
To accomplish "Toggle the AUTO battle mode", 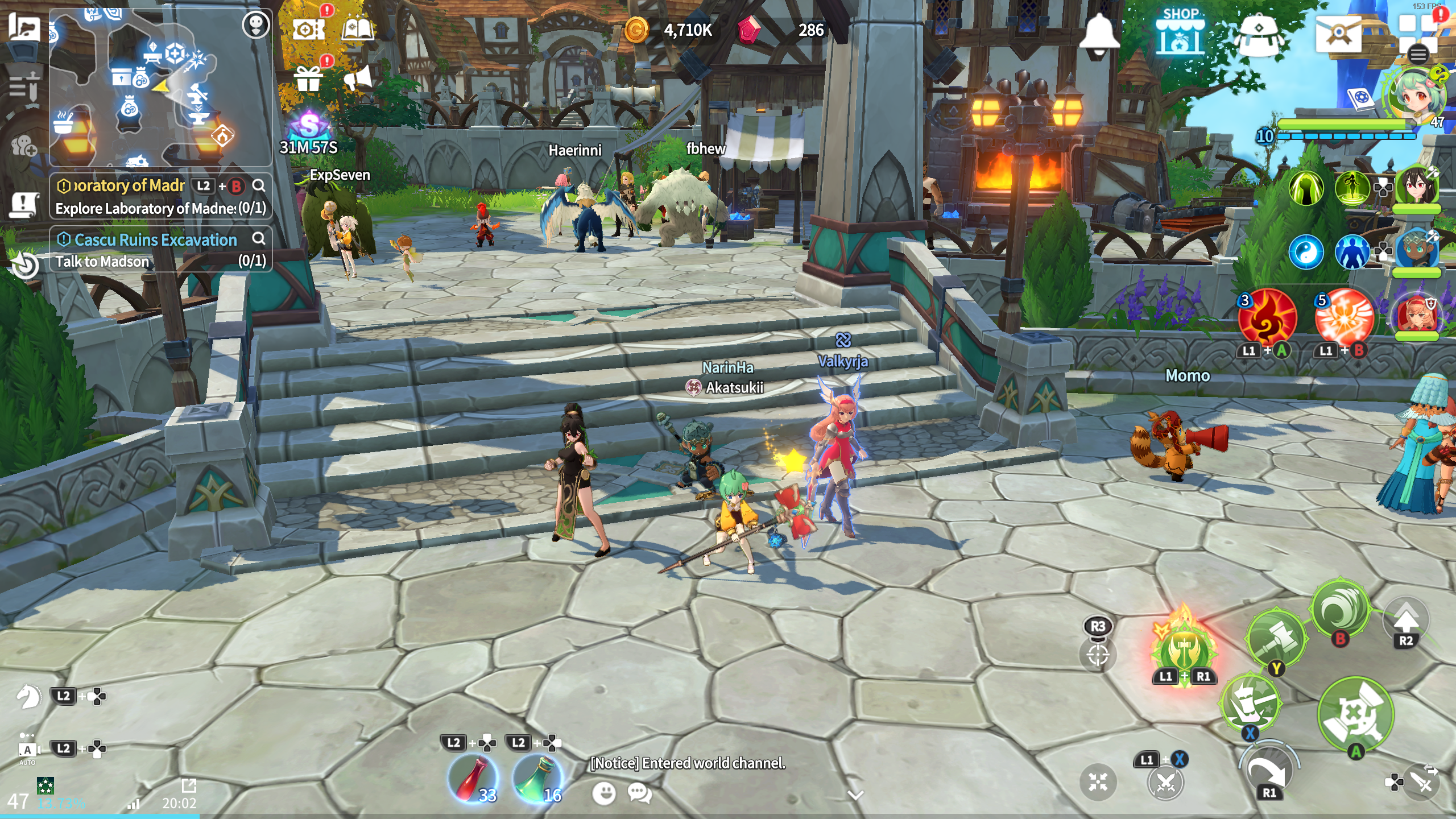I will [27, 750].
